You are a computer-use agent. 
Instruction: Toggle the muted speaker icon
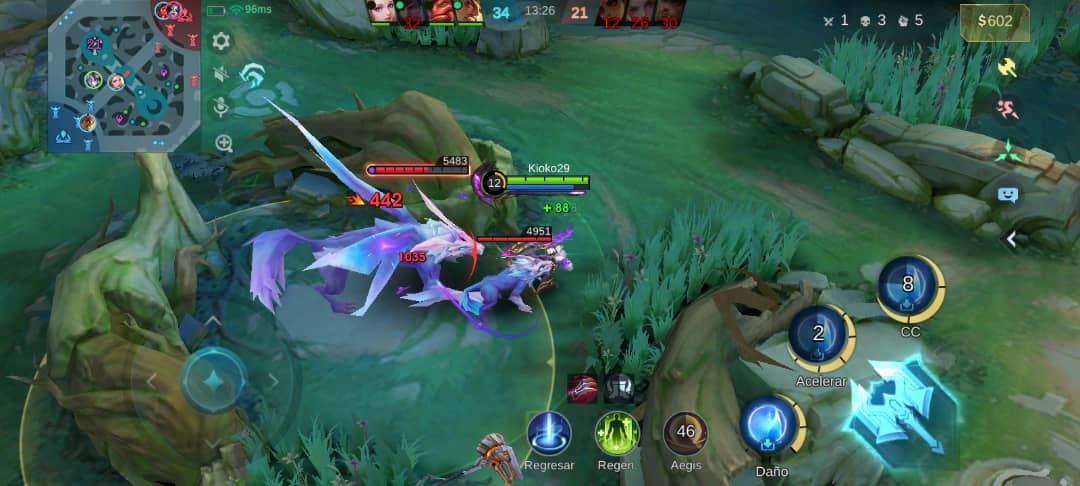pyautogui.click(x=221, y=74)
